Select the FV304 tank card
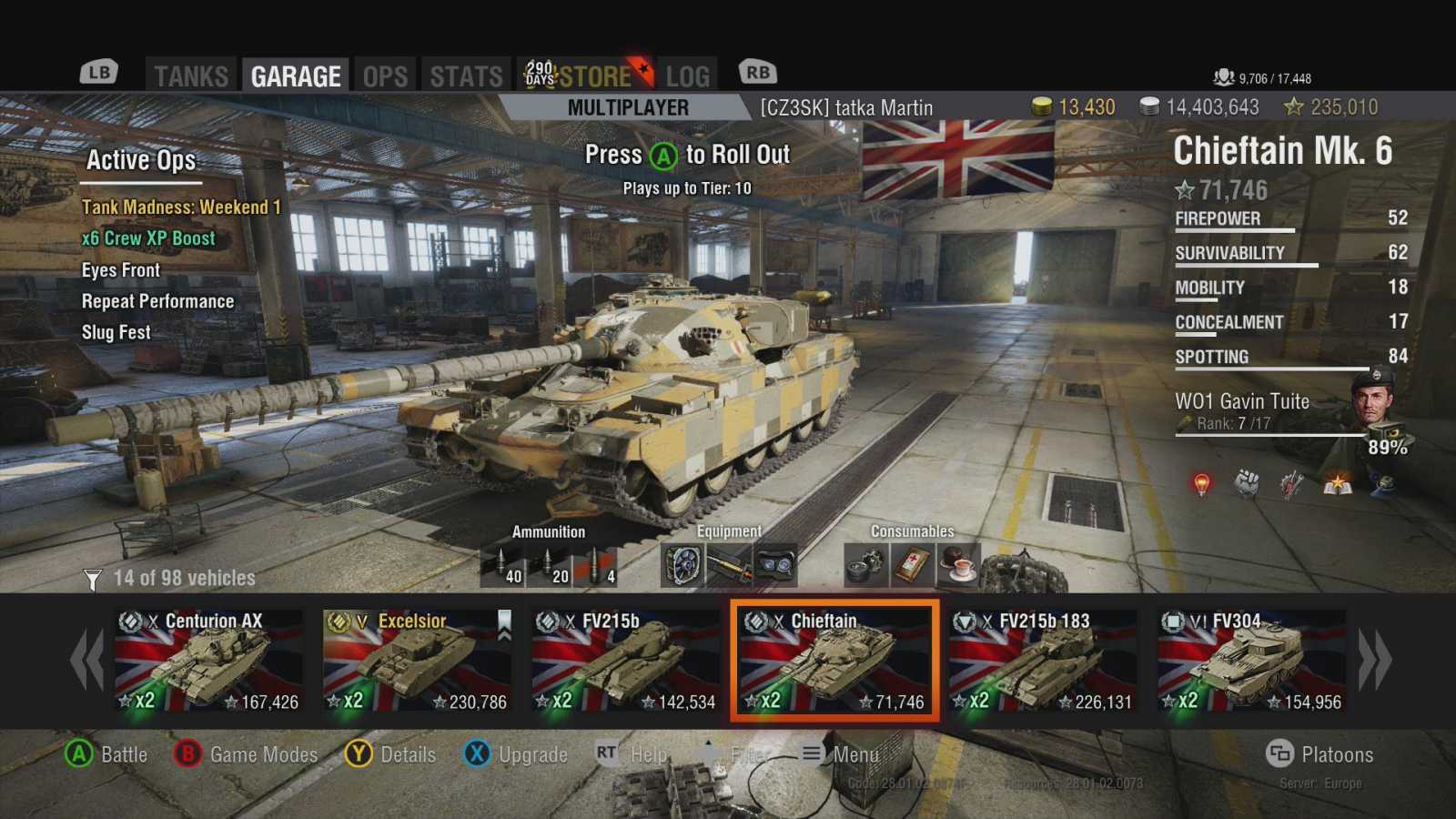The image size is (1456, 819). [x=1252, y=661]
